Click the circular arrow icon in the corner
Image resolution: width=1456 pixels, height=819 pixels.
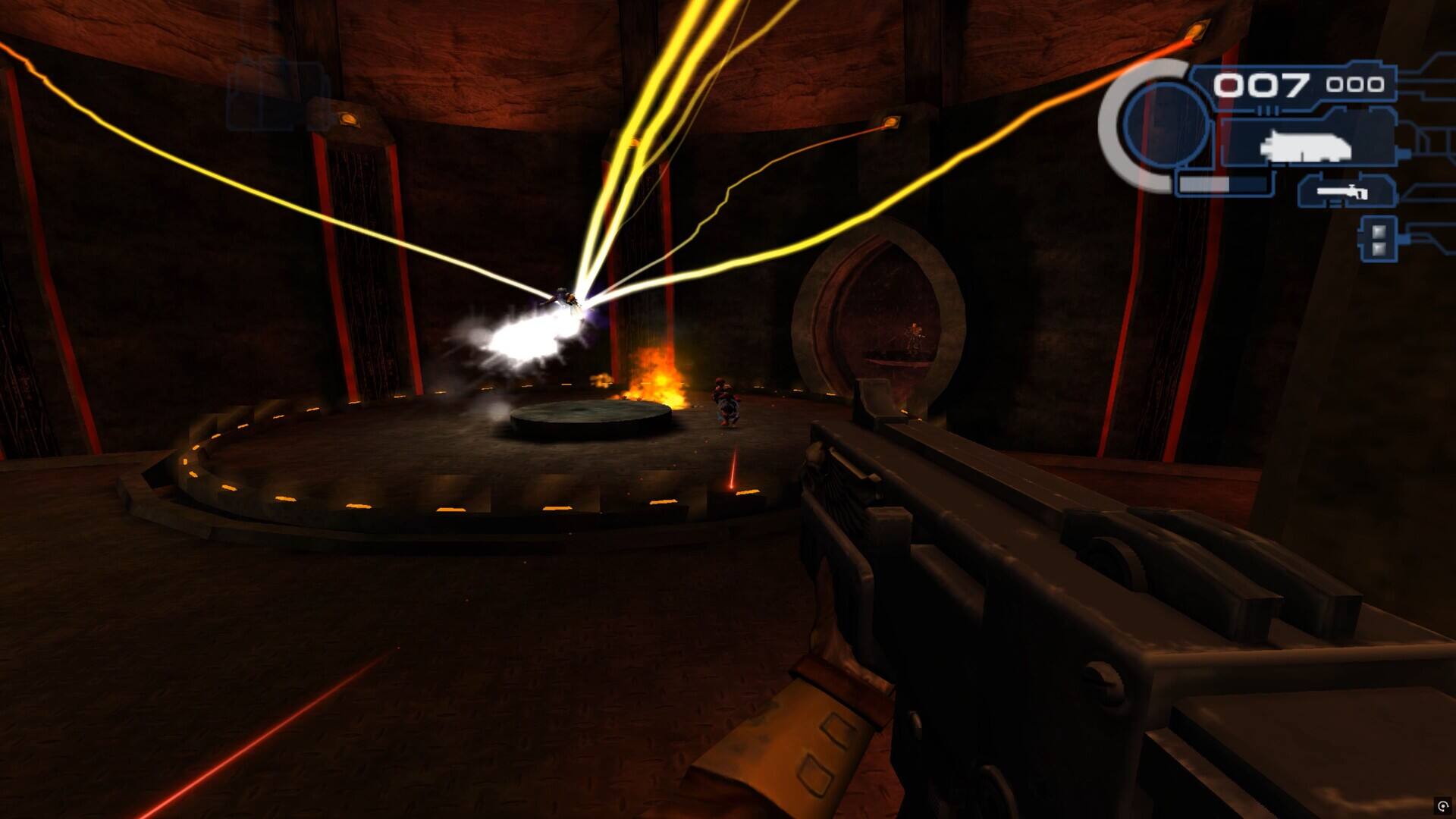(x=1442, y=806)
